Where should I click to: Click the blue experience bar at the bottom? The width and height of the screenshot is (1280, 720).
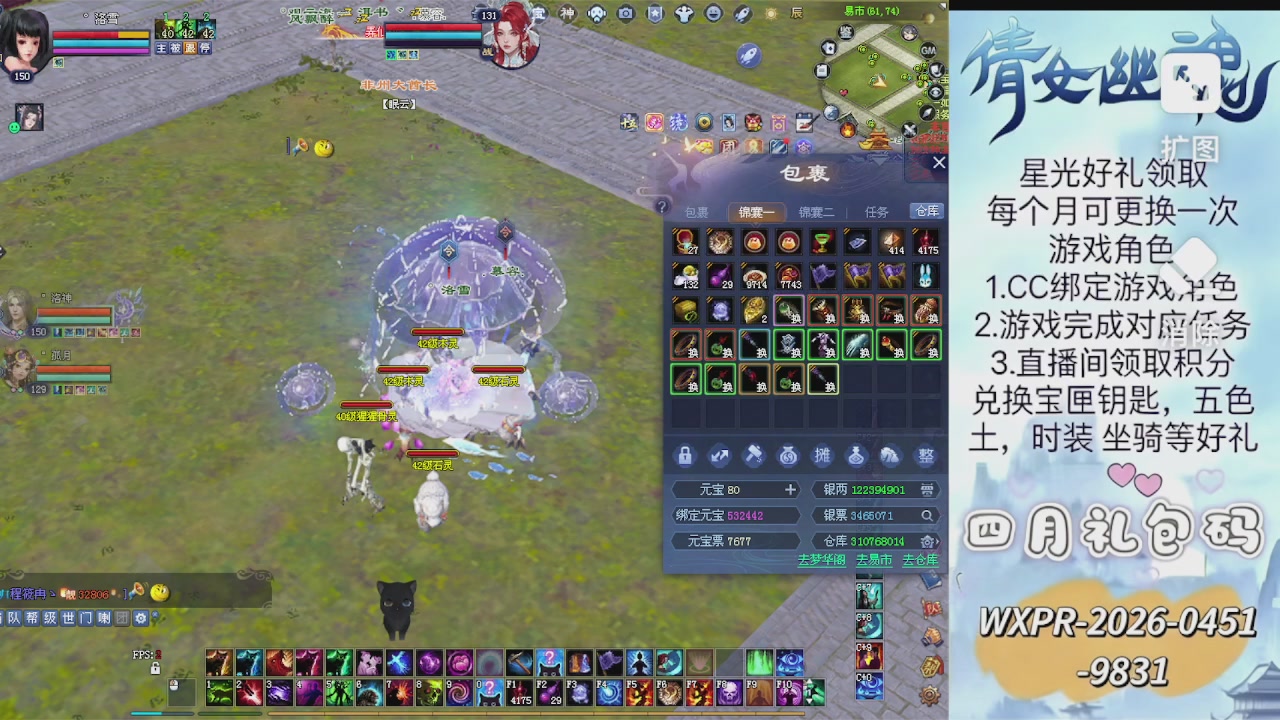(160, 714)
